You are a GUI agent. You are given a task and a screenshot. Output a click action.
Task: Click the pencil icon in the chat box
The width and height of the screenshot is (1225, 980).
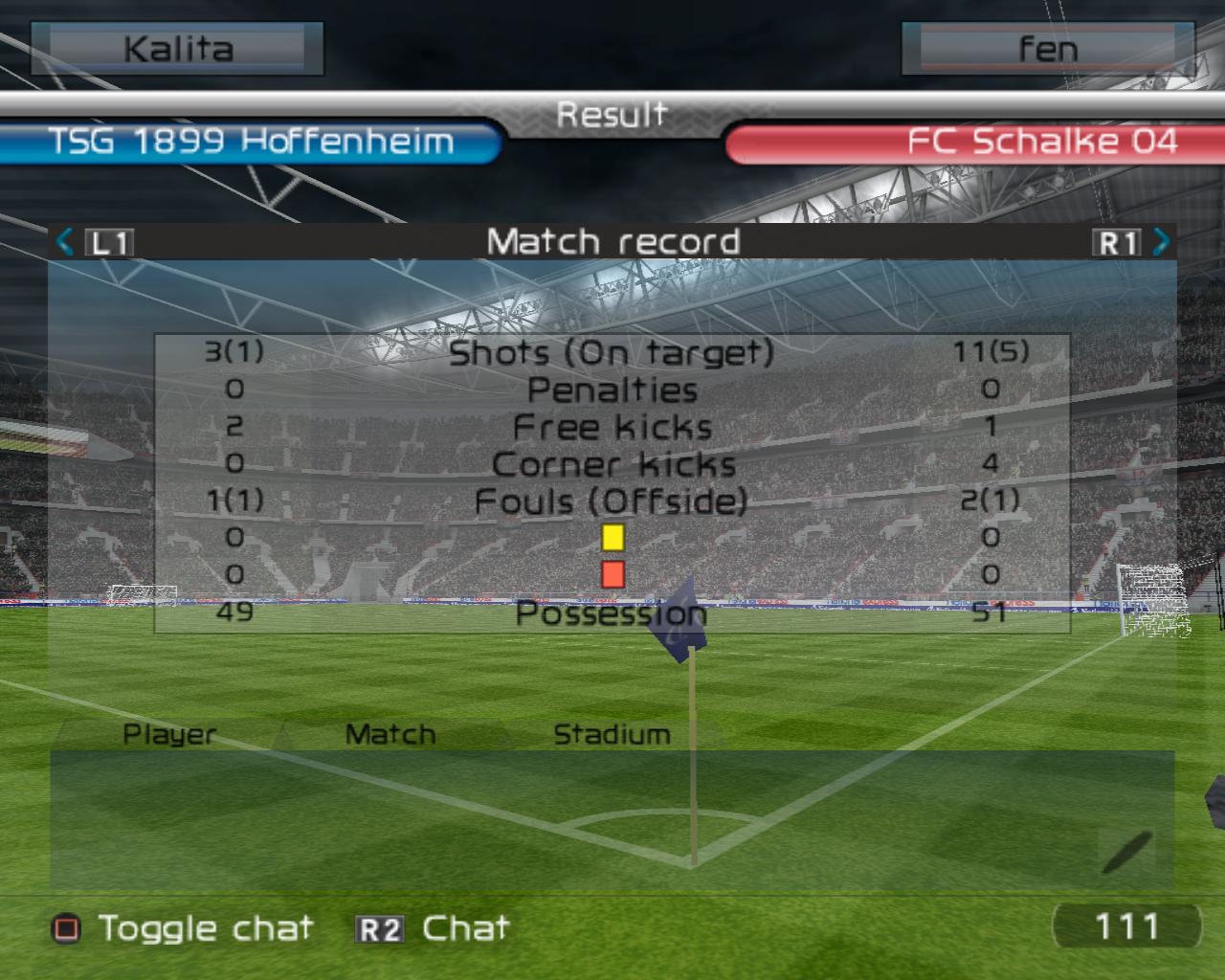pyautogui.click(x=1126, y=851)
